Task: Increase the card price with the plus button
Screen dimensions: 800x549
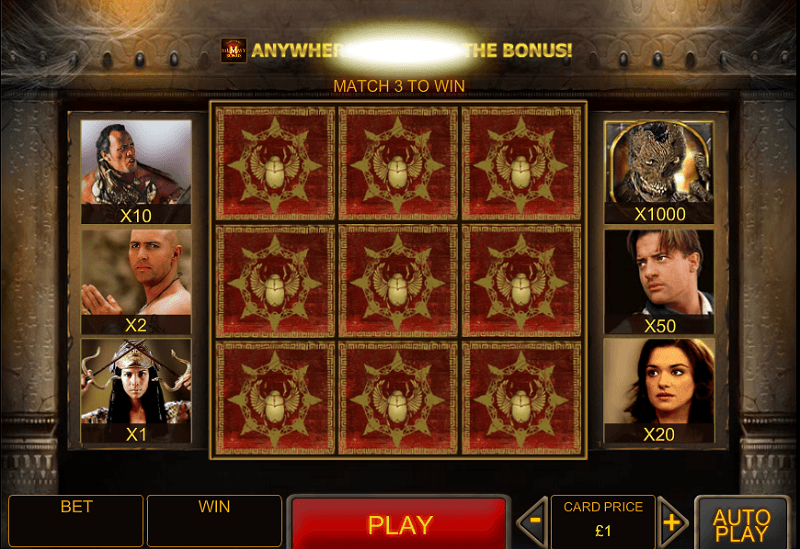Action: [672, 522]
